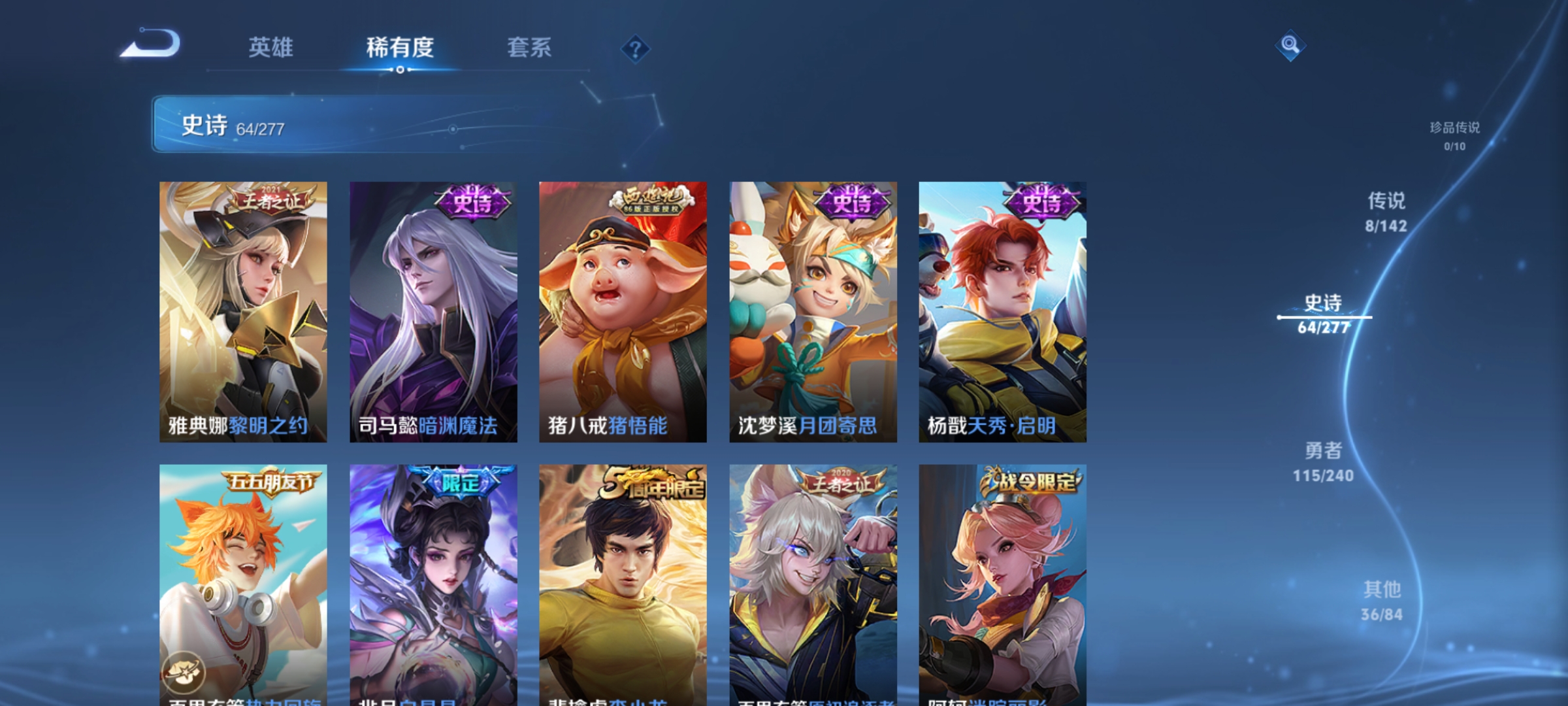The width and height of the screenshot is (1568, 706).
Task: Click the 史诗 64/277 header banner
Action: [x=327, y=124]
